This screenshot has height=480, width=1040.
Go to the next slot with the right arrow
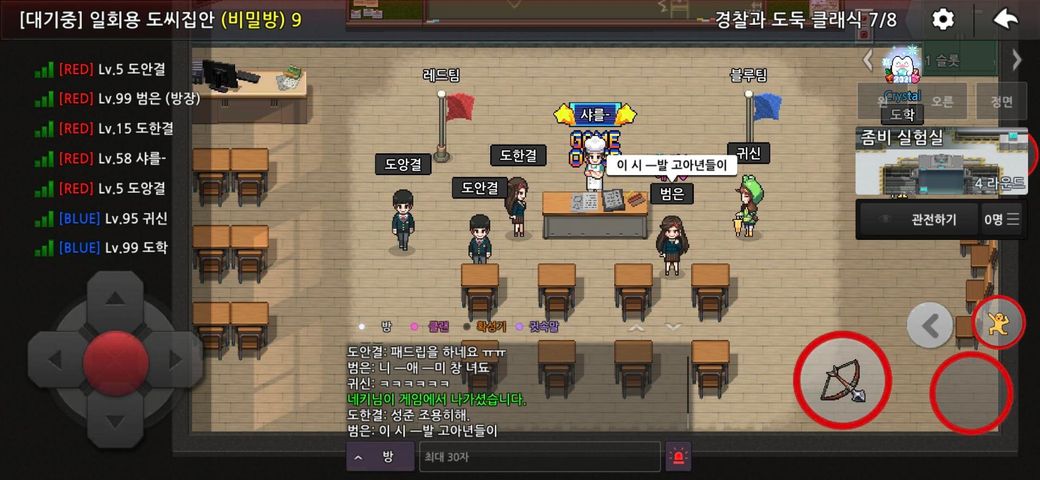pyautogui.click(x=1018, y=59)
